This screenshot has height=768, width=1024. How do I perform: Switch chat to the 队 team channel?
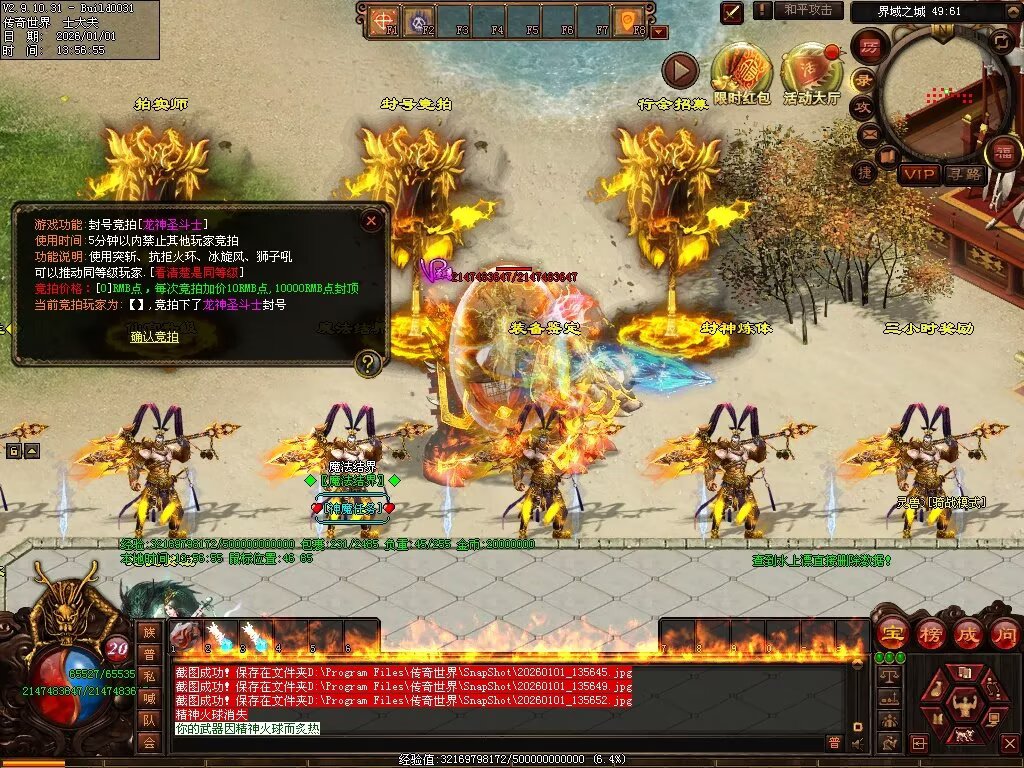[x=149, y=719]
